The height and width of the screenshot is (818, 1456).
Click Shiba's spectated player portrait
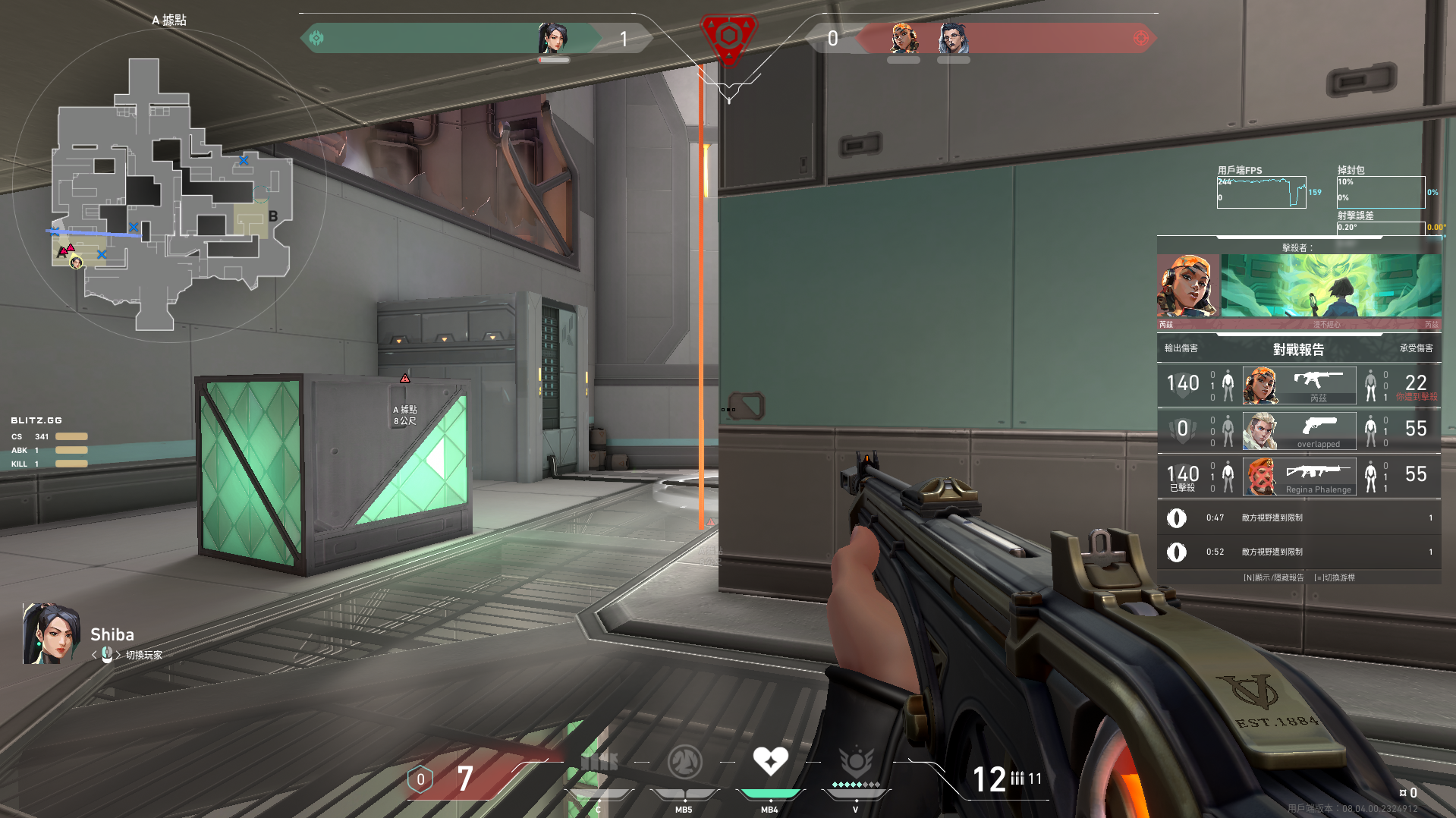51,634
